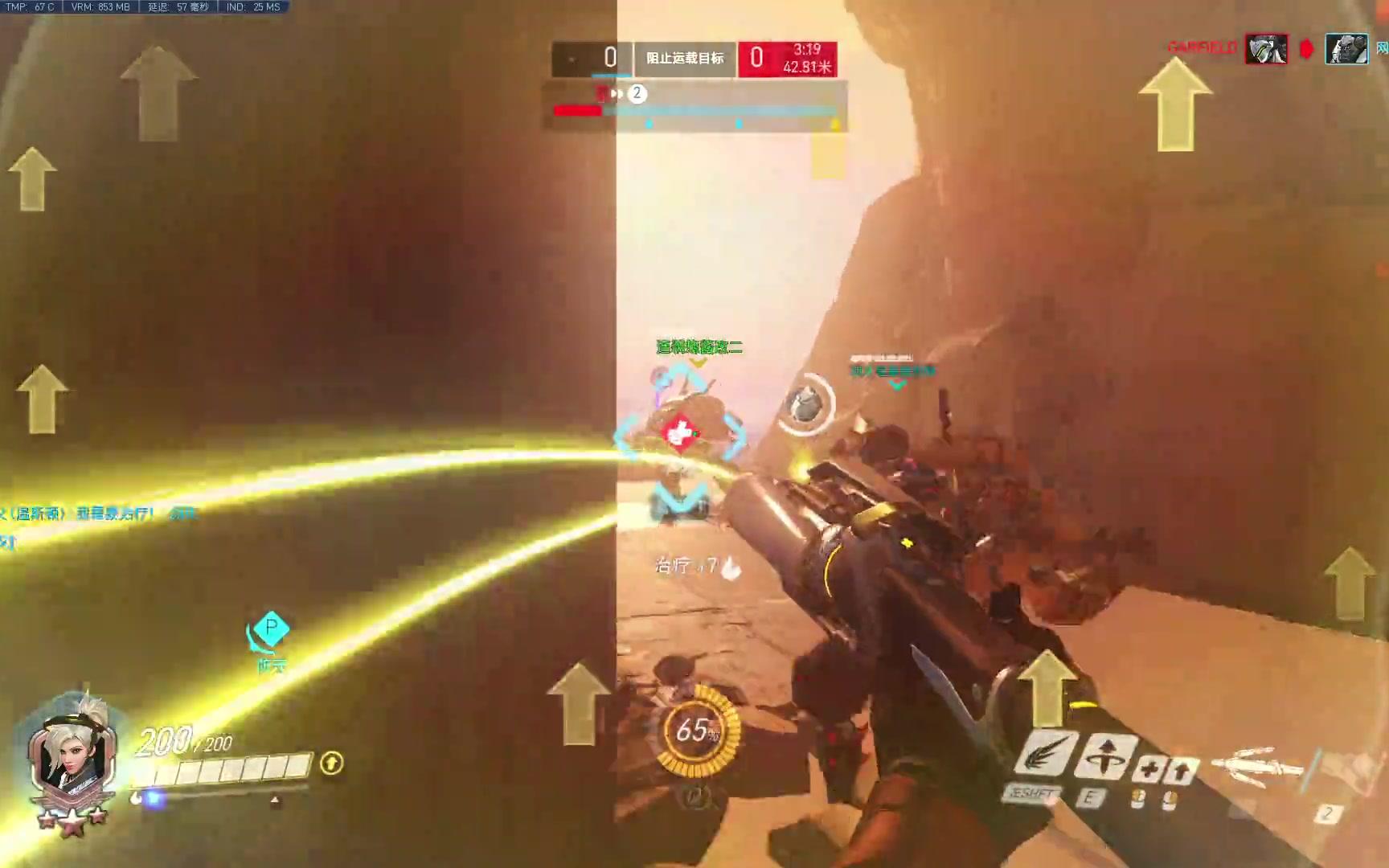This screenshot has height=868, width=1389.
Task: Use the Resurrect ability icon
Action: 1105,755
